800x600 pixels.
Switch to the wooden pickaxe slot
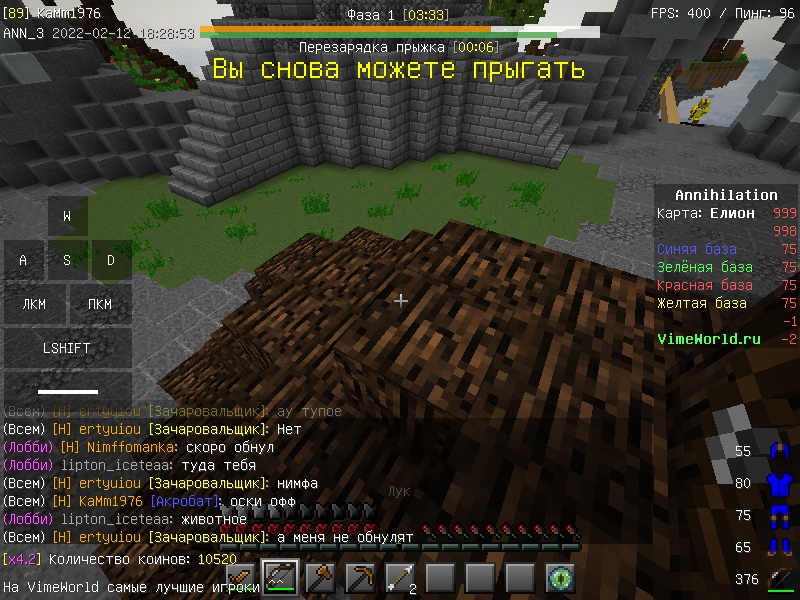(360, 578)
